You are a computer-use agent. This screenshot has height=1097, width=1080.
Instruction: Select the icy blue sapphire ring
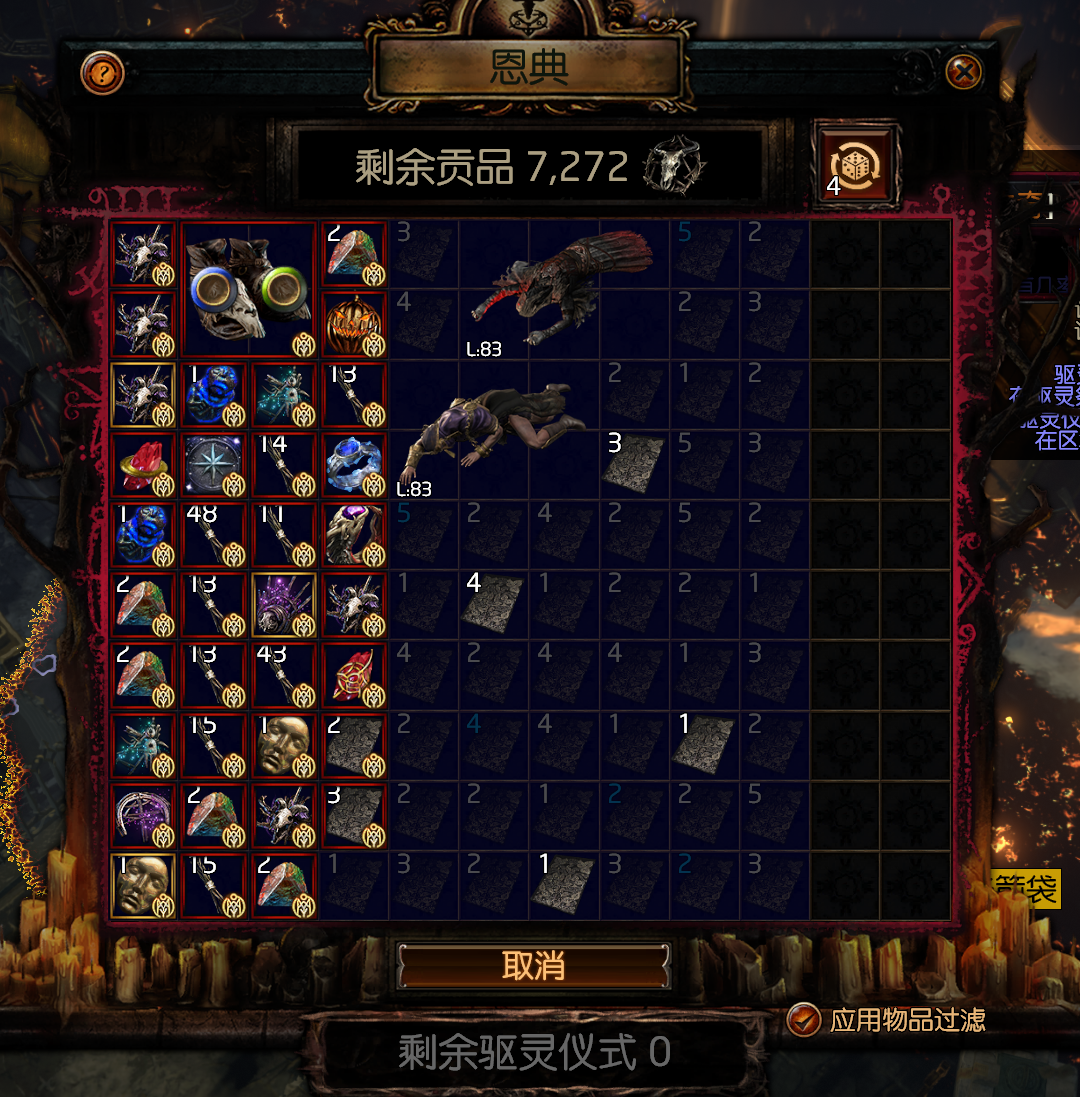pyautogui.click(x=354, y=465)
